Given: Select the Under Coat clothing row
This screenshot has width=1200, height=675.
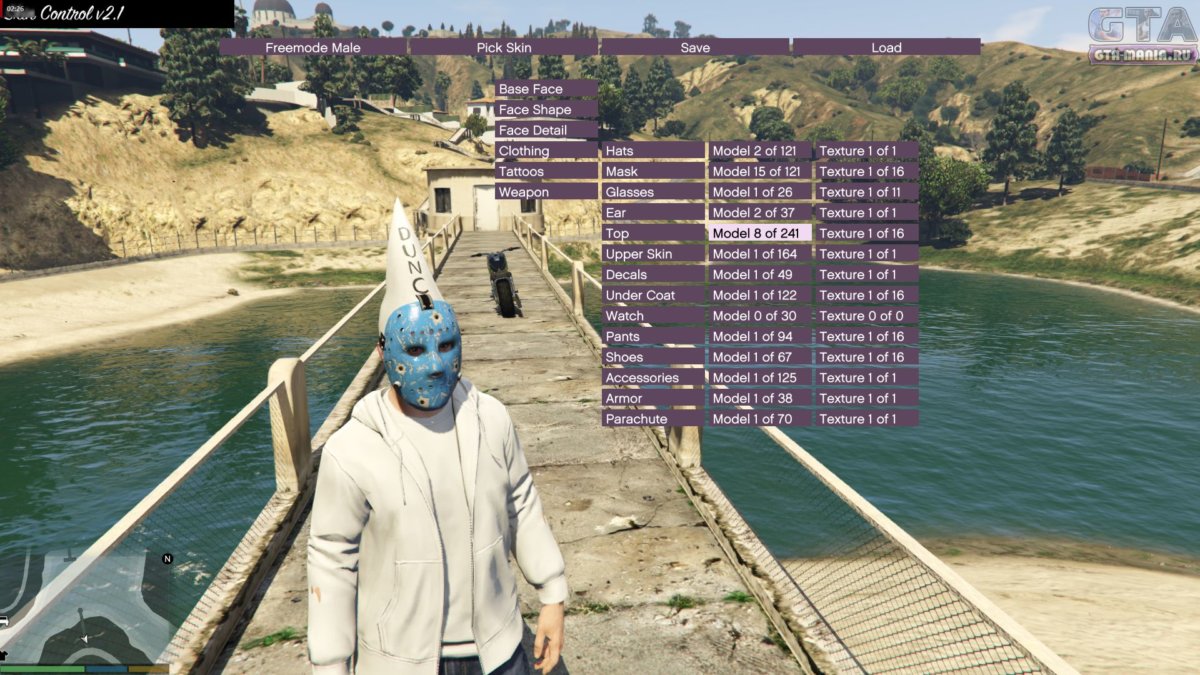Looking at the screenshot, I should (x=654, y=295).
